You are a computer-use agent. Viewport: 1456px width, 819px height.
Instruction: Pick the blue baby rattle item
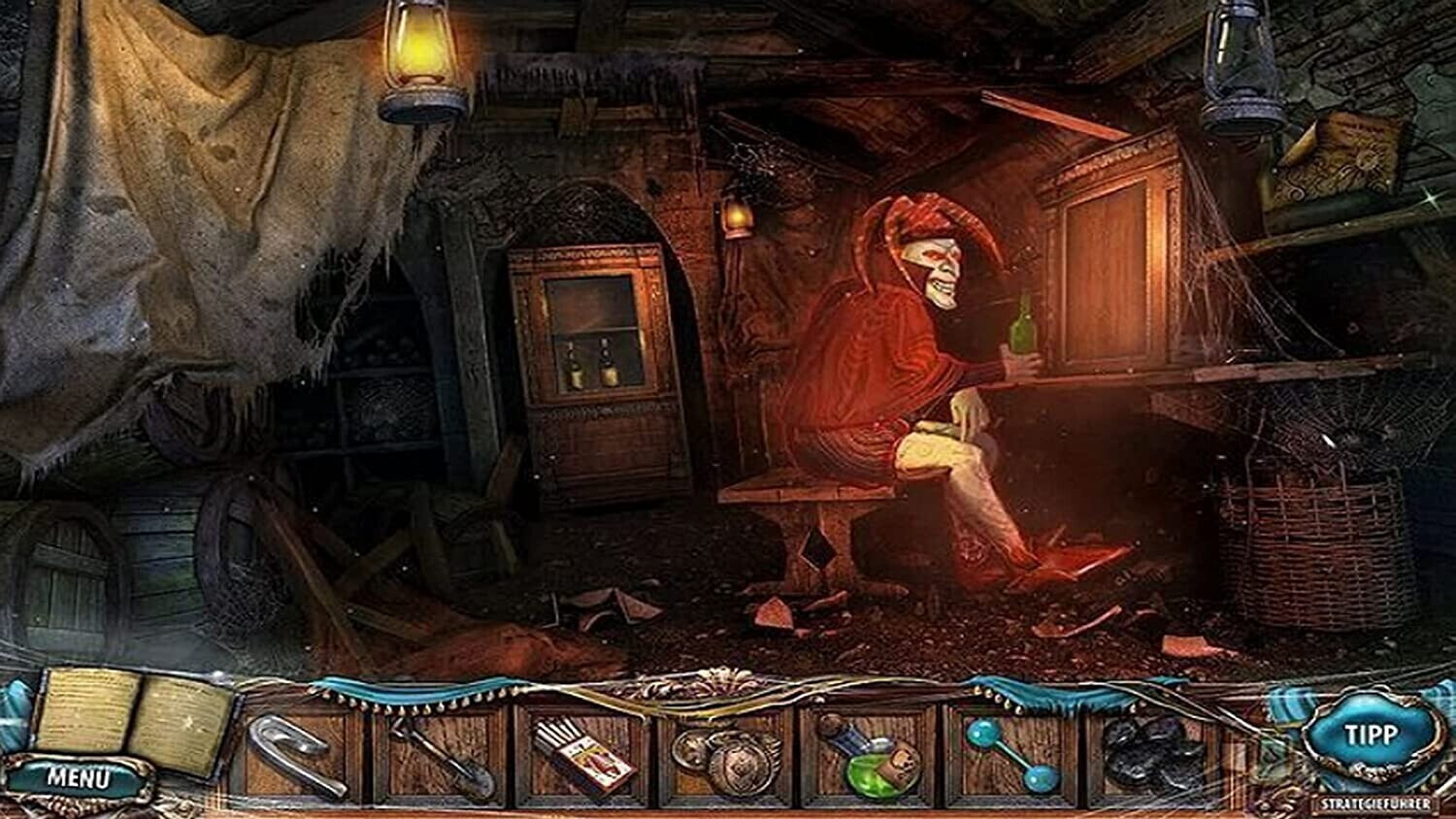pyautogui.click(x=1012, y=756)
